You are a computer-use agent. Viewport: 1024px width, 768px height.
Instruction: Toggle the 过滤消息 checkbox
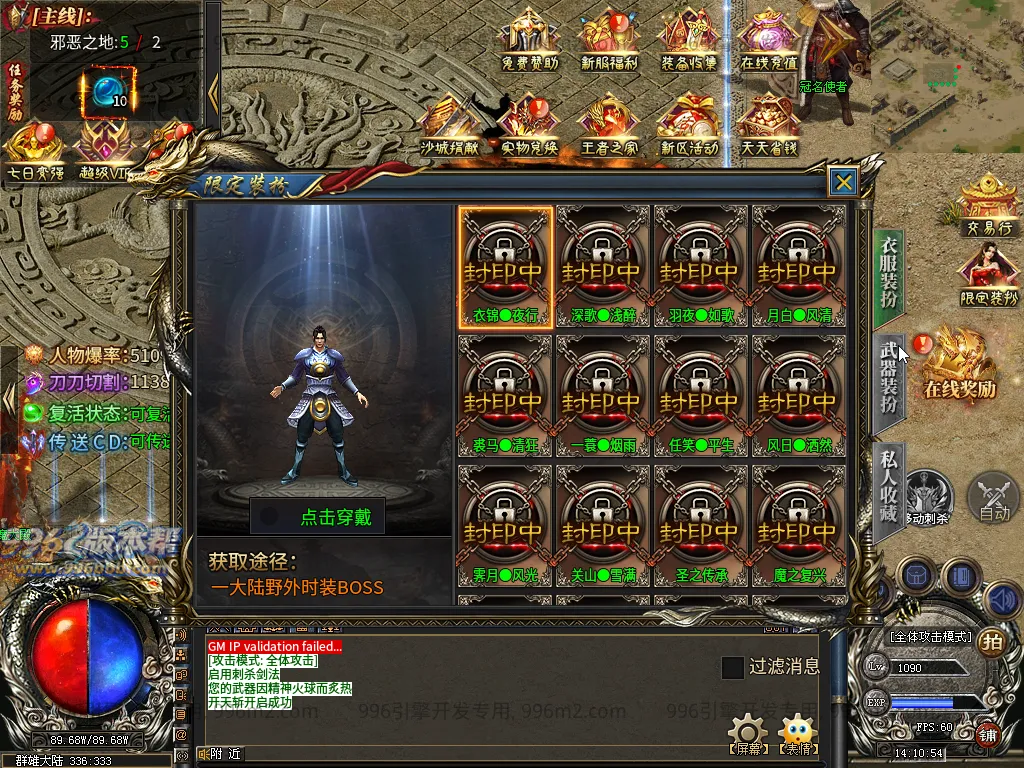(733, 667)
